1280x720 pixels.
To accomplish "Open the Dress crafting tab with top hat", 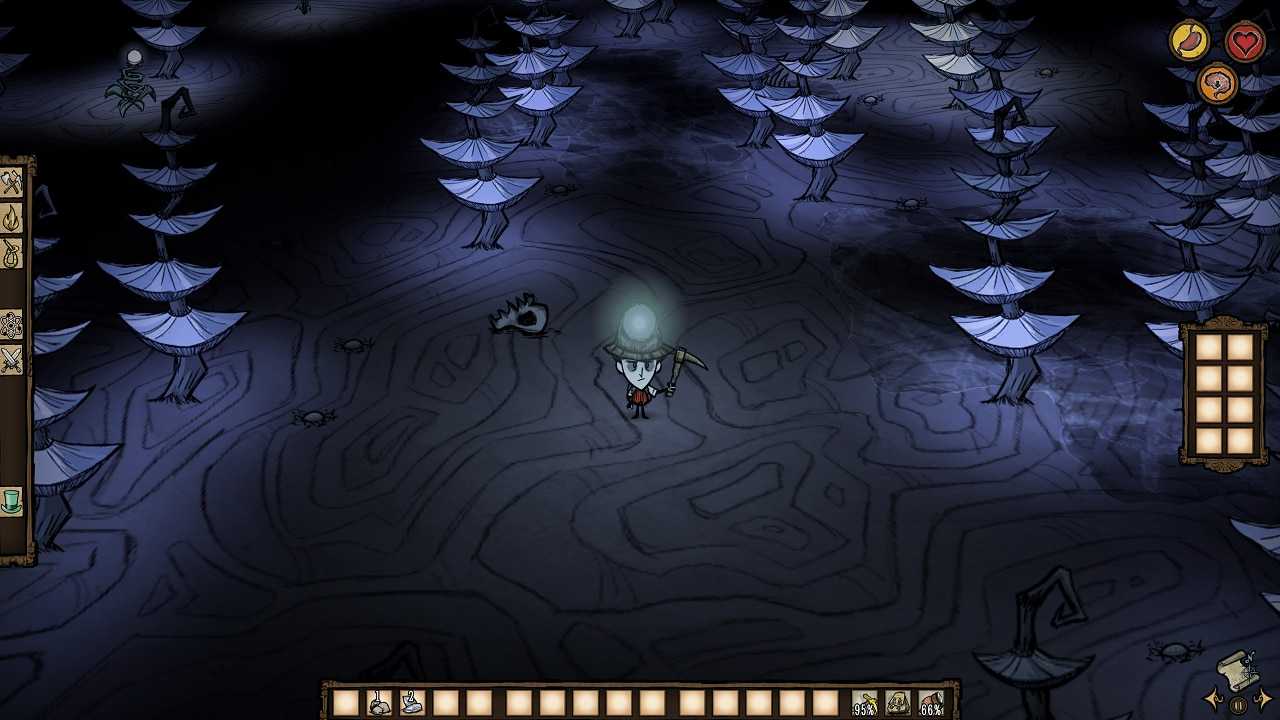I will [x=11, y=499].
